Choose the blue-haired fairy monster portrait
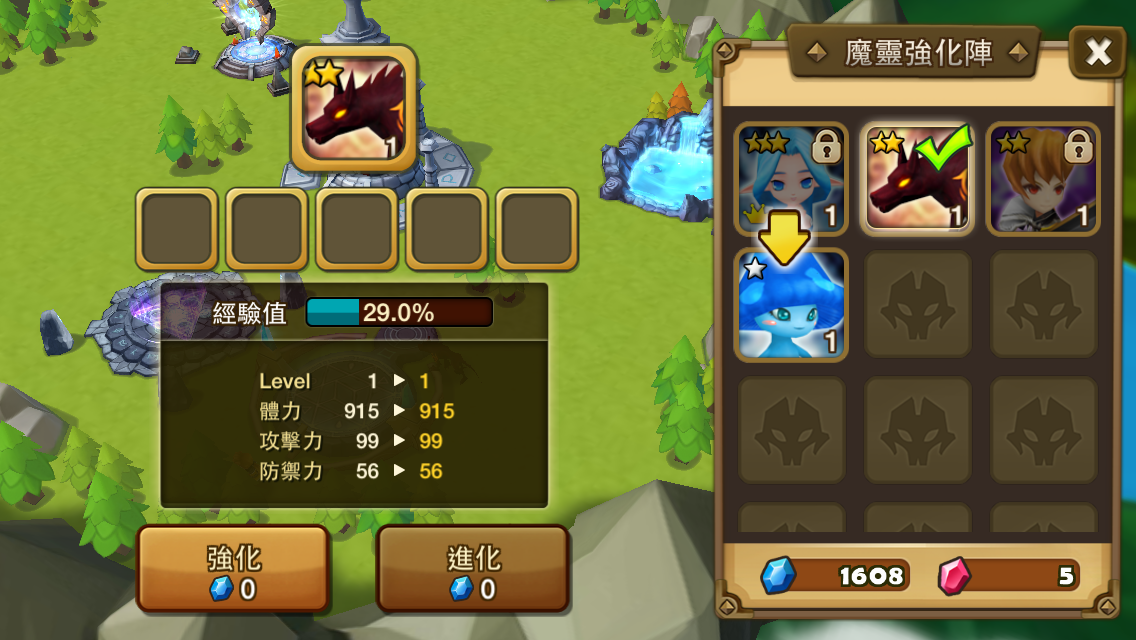 pyautogui.click(x=791, y=180)
